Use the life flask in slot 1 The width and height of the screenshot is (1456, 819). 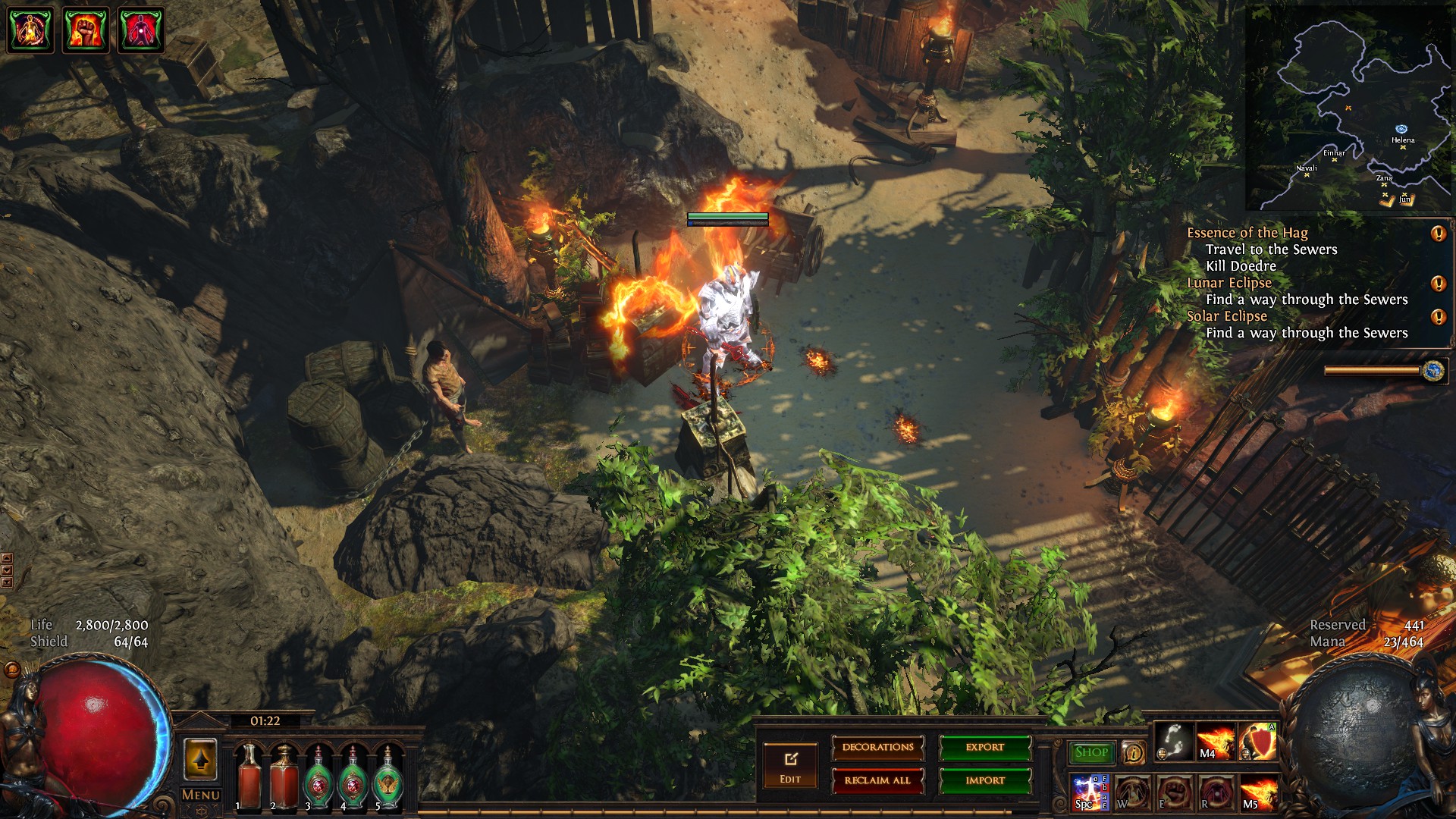point(249,777)
